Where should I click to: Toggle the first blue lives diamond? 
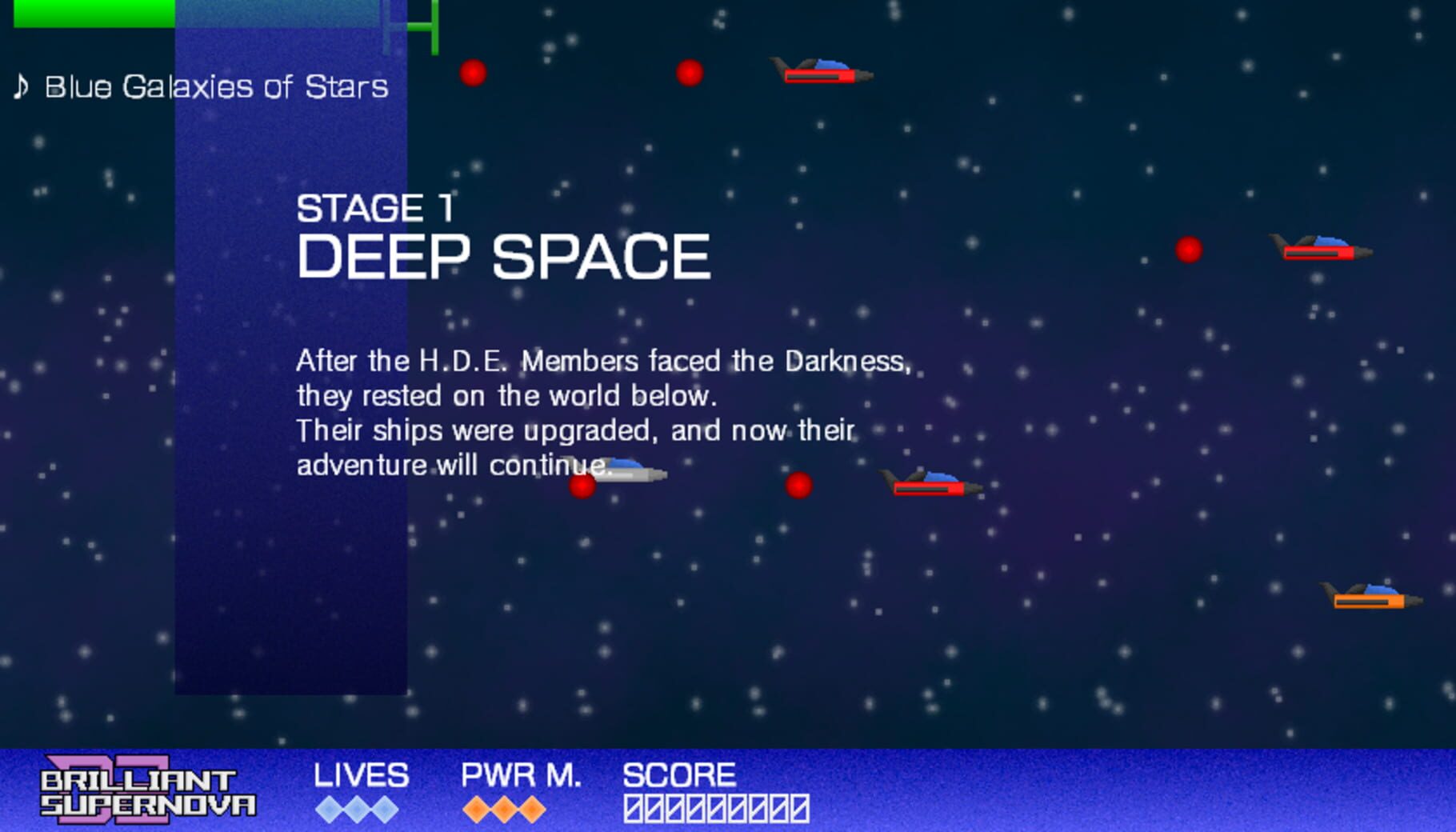[328, 808]
